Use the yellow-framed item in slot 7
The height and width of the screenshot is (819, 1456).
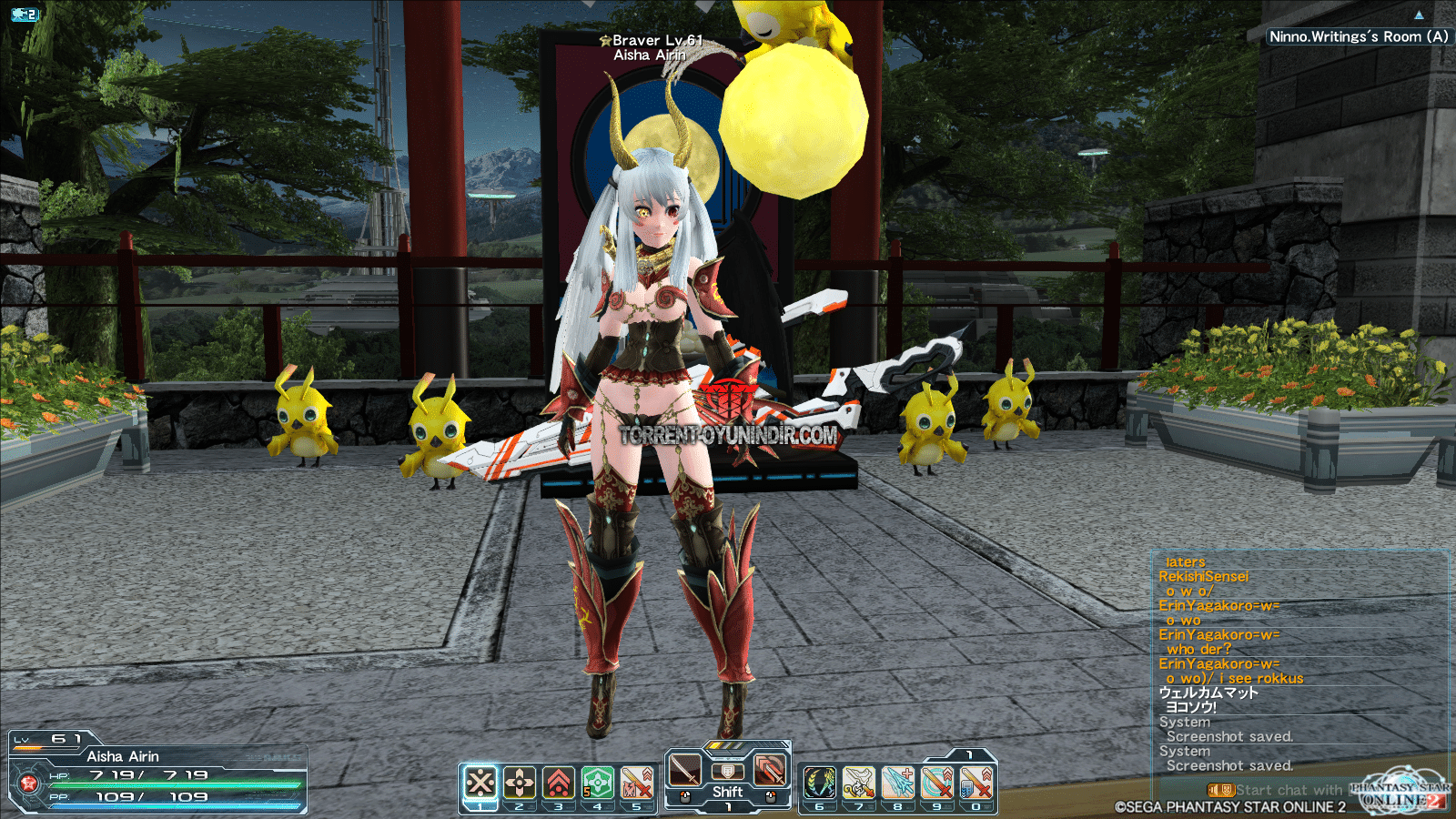pyautogui.click(x=858, y=783)
